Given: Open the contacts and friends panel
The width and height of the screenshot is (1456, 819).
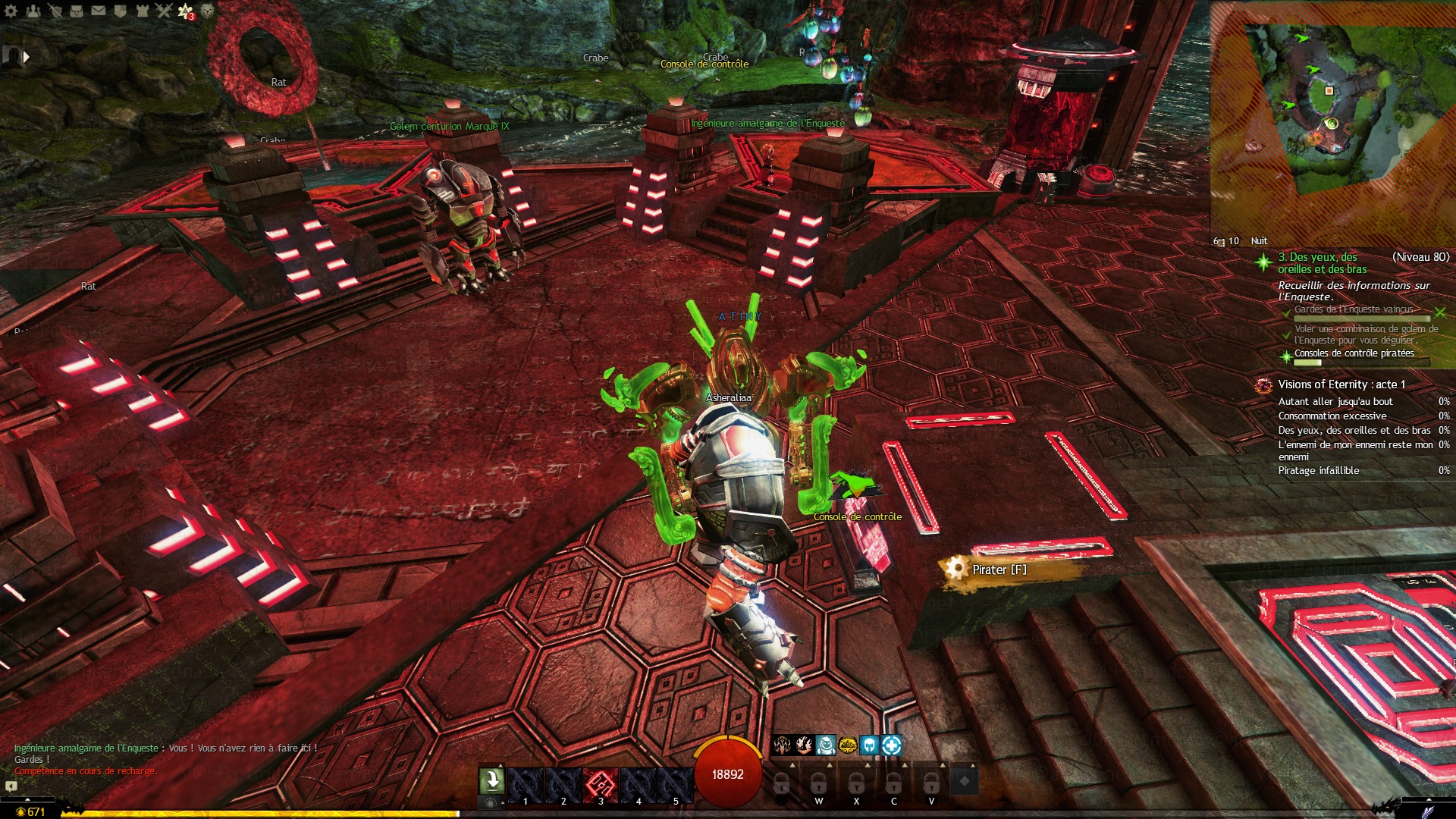Looking at the screenshot, I should (33, 11).
